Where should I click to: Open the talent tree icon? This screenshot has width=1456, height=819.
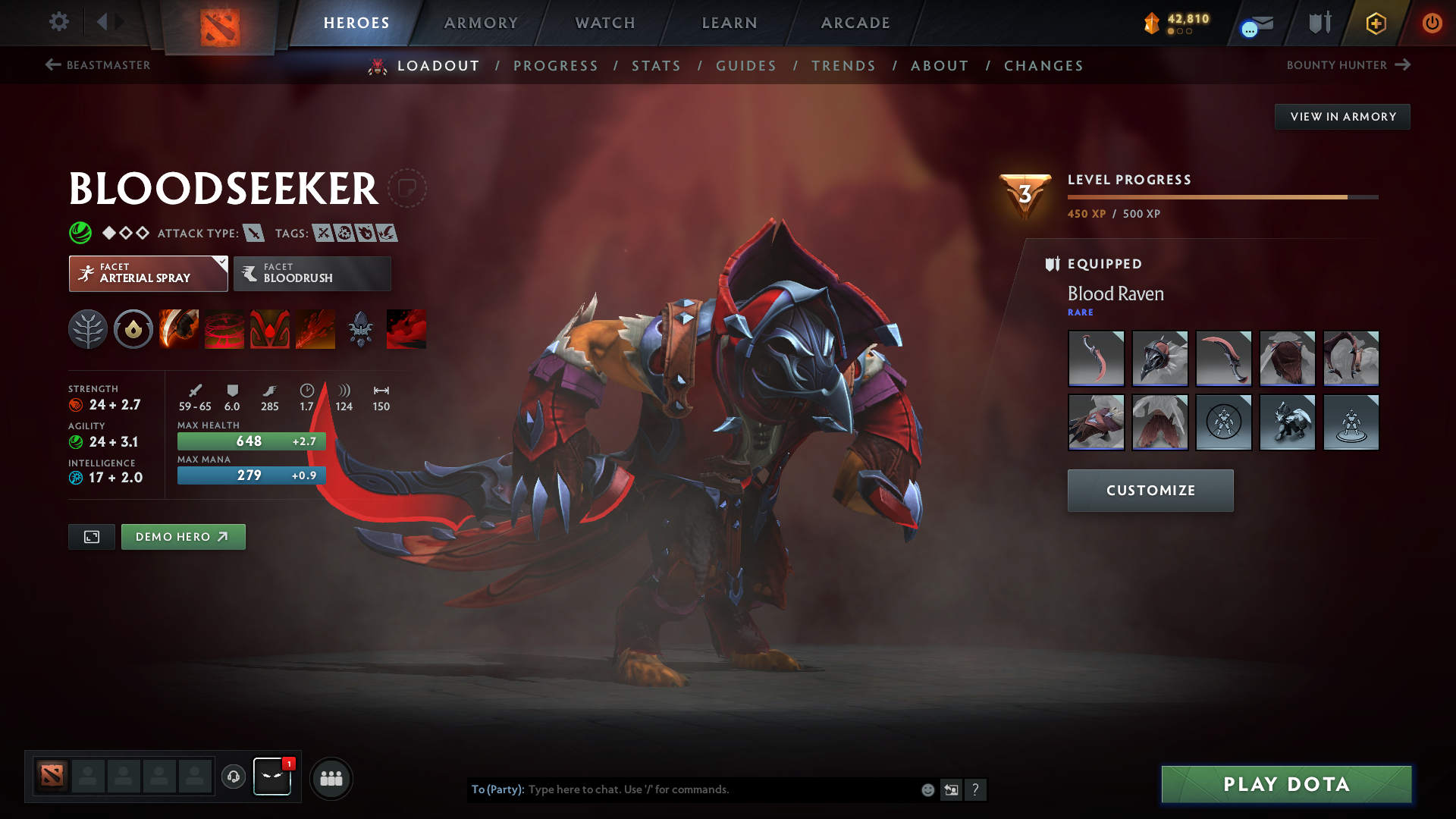(88, 329)
